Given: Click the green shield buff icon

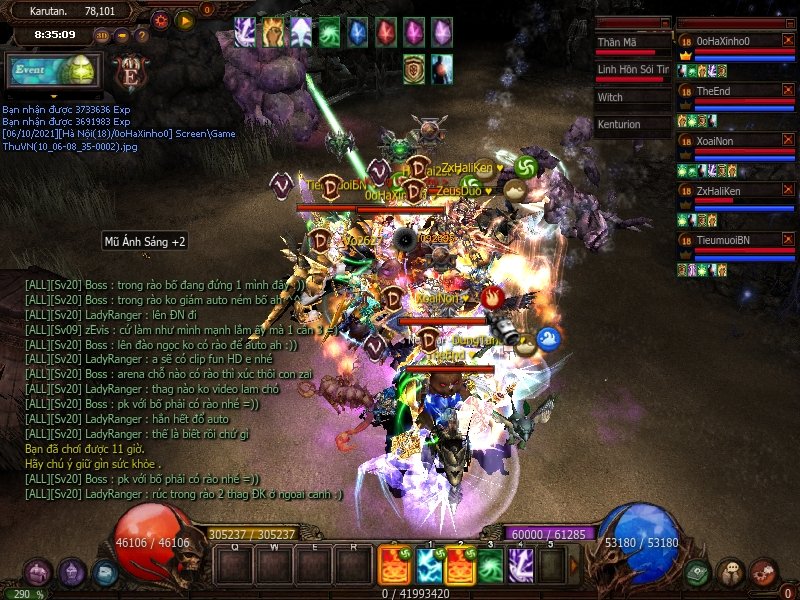Looking at the screenshot, I should (414, 68).
